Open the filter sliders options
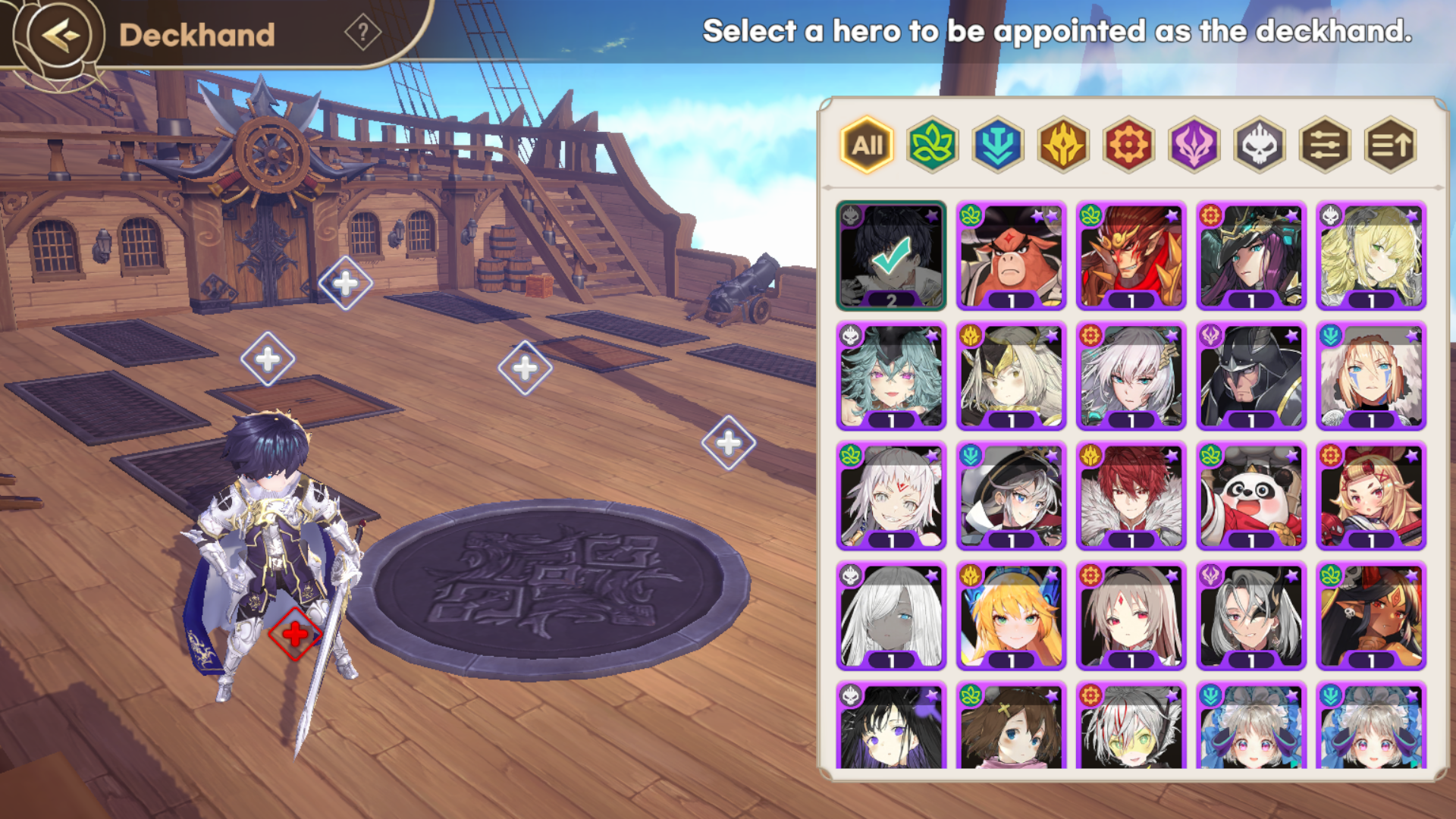 point(1325,145)
